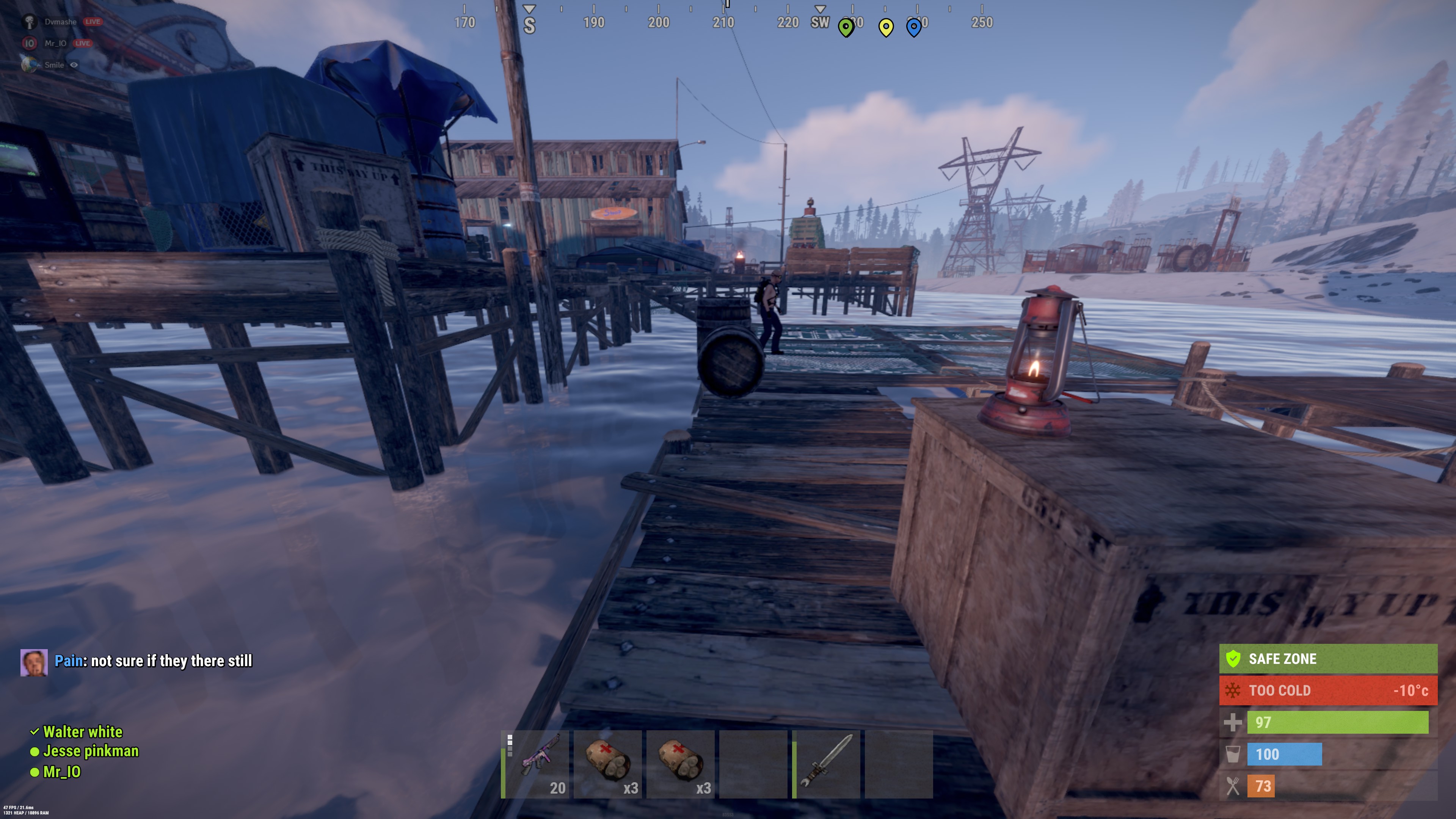Equip the salvaged sword from the hotbar
This screenshot has height=819, width=1456.
point(826,764)
